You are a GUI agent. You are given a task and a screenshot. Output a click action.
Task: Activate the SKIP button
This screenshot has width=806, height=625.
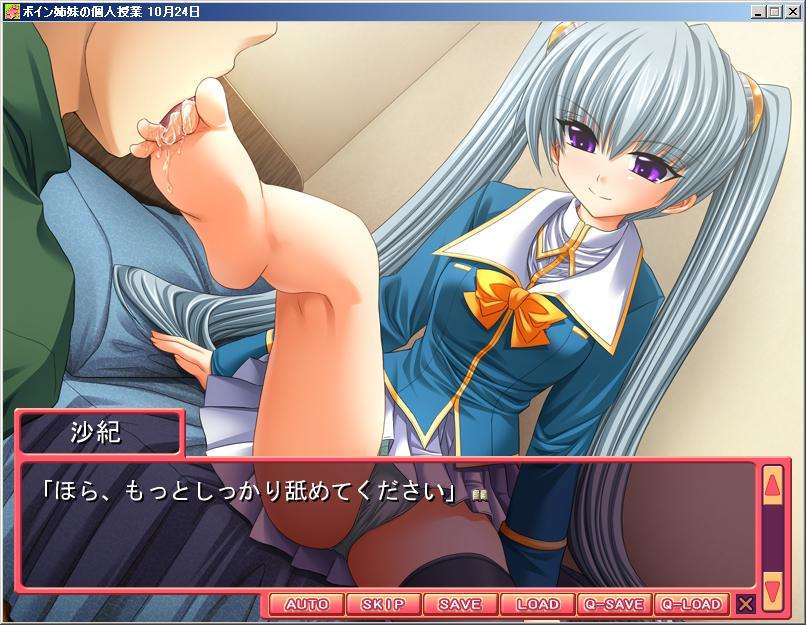point(383,604)
